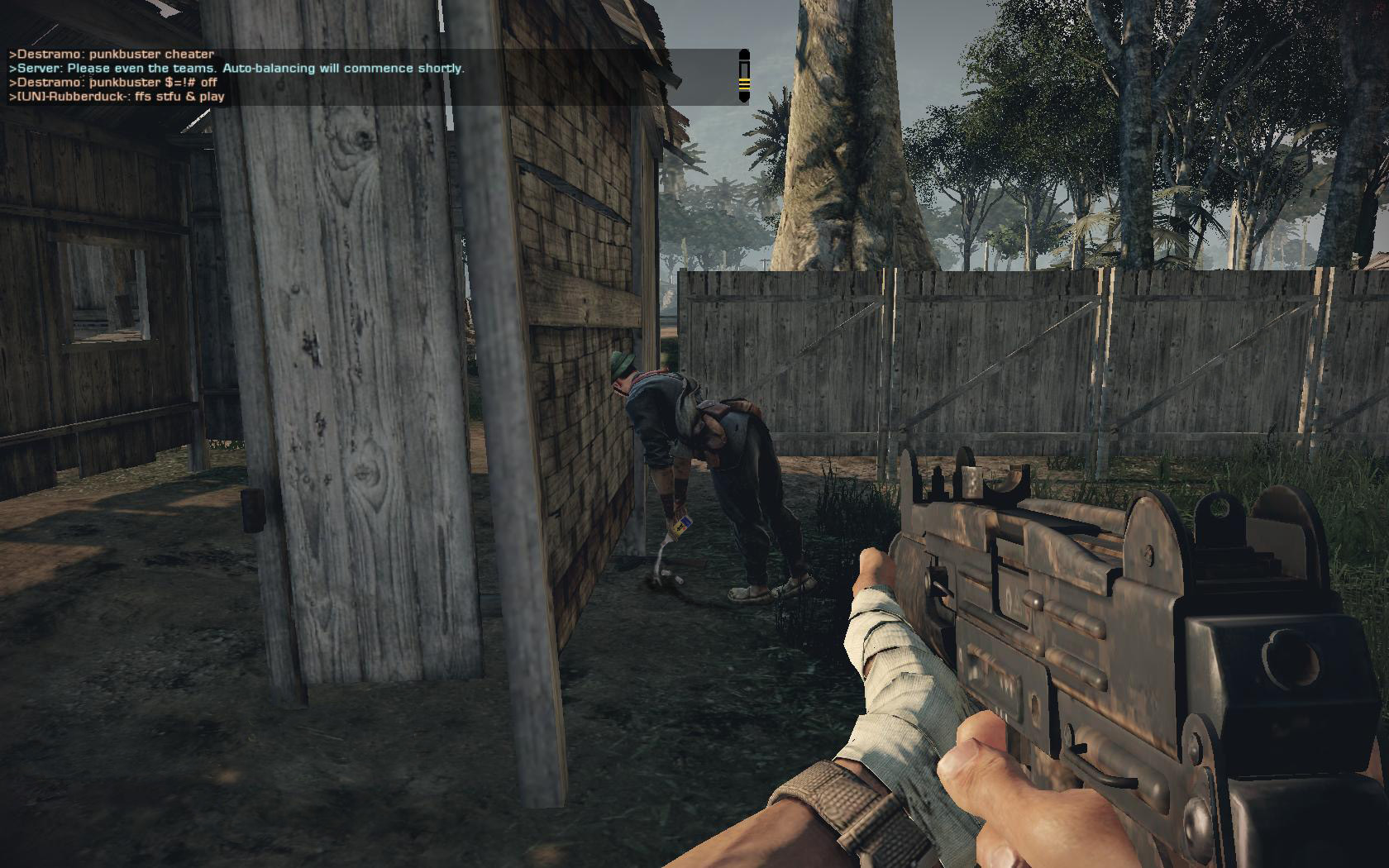Click the Server auto-balancing chat message
Image resolution: width=1389 pixels, height=868 pixels.
(236, 69)
